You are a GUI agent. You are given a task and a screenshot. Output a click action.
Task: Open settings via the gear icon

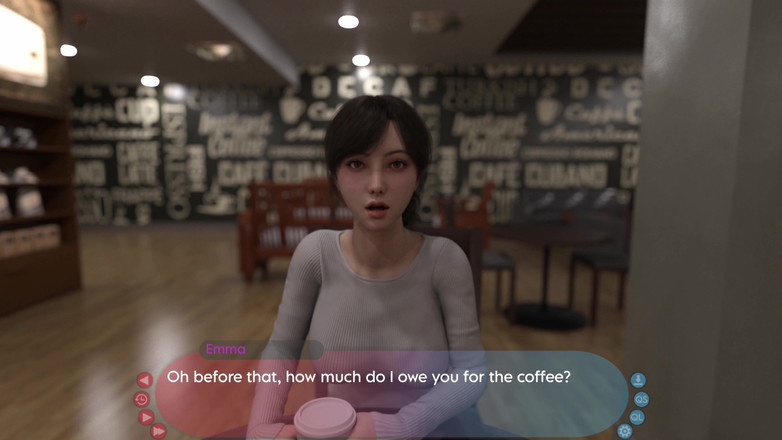click(x=625, y=432)
